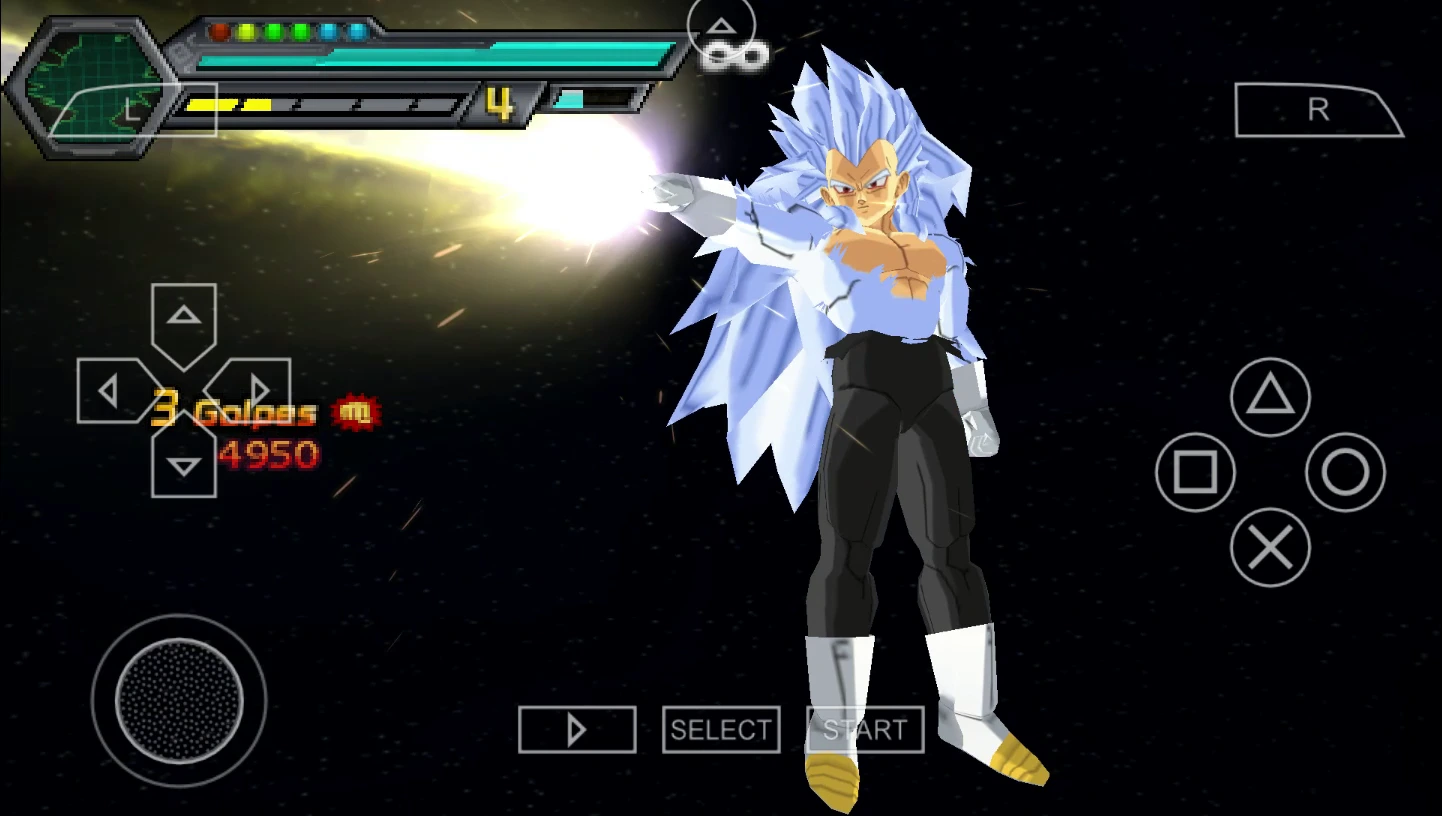Tap the L shoulder button overlay
This screenshot has width=1442, height=816.
(133, 110)
